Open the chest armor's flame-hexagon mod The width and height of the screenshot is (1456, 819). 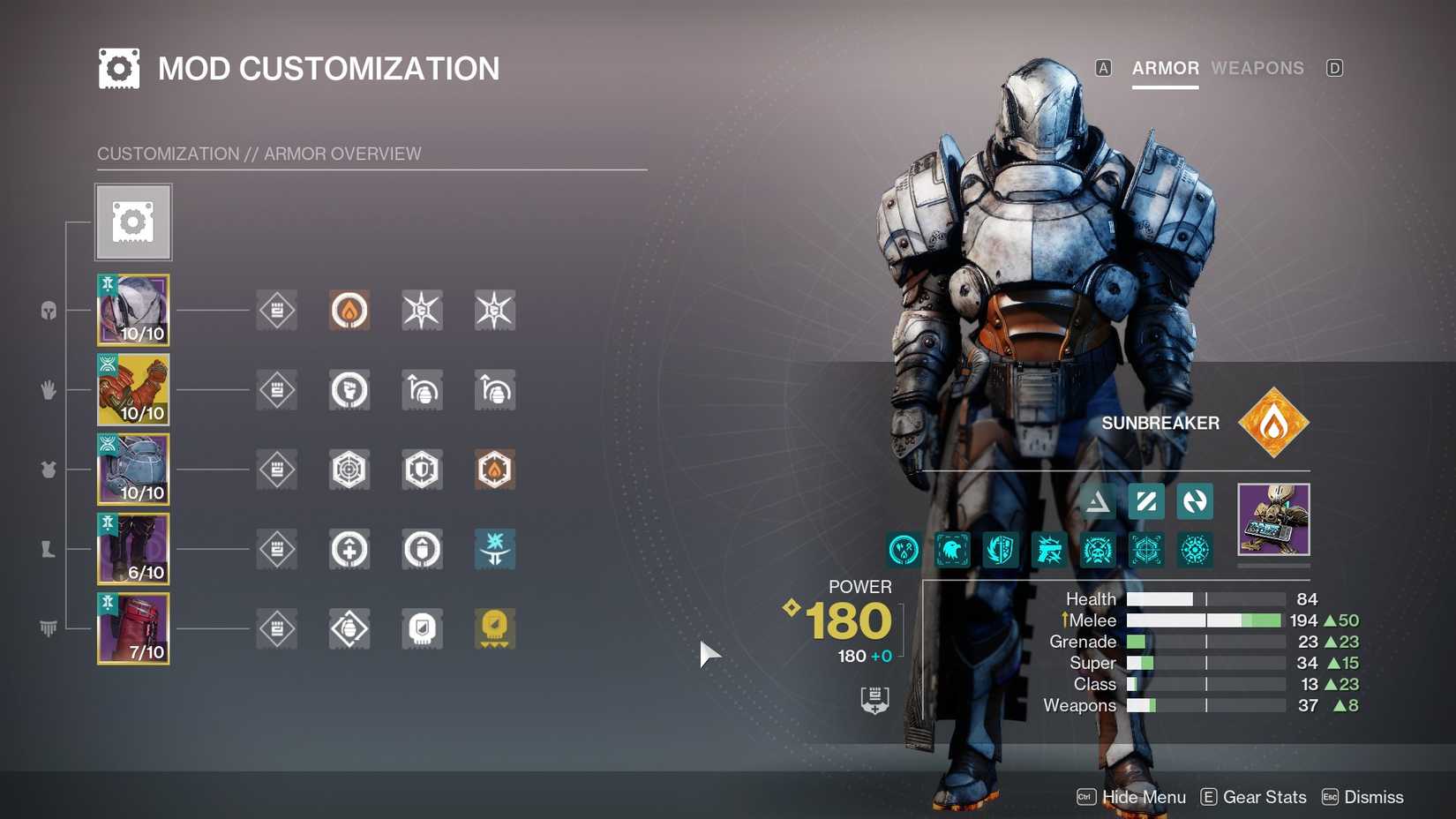(494, 470)
